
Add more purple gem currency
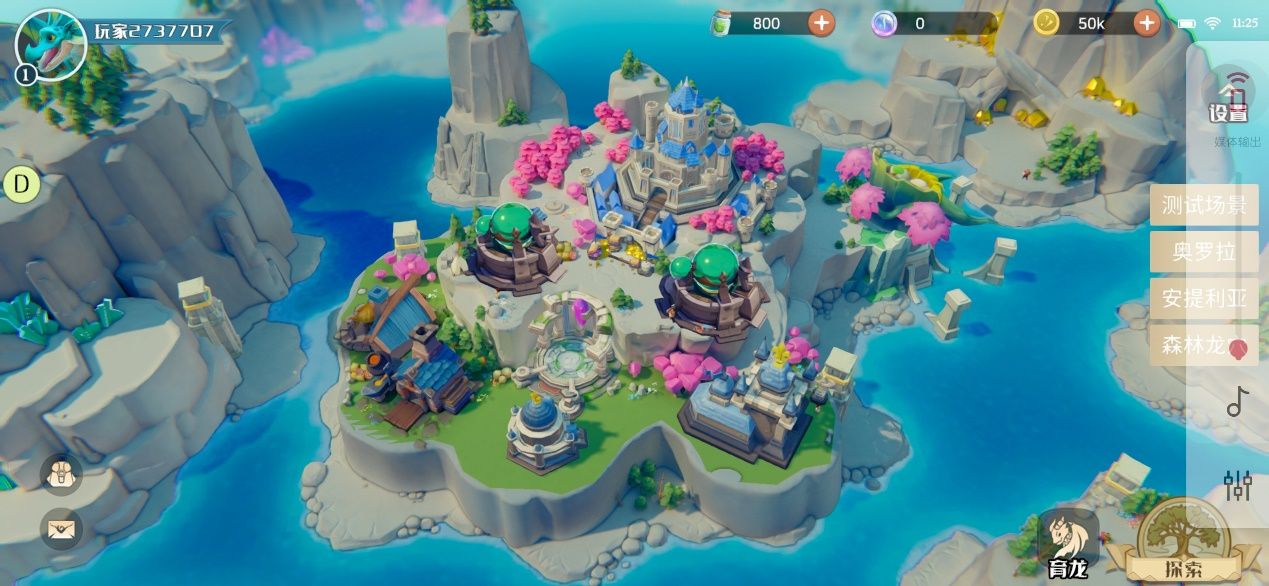coord(884,23)
